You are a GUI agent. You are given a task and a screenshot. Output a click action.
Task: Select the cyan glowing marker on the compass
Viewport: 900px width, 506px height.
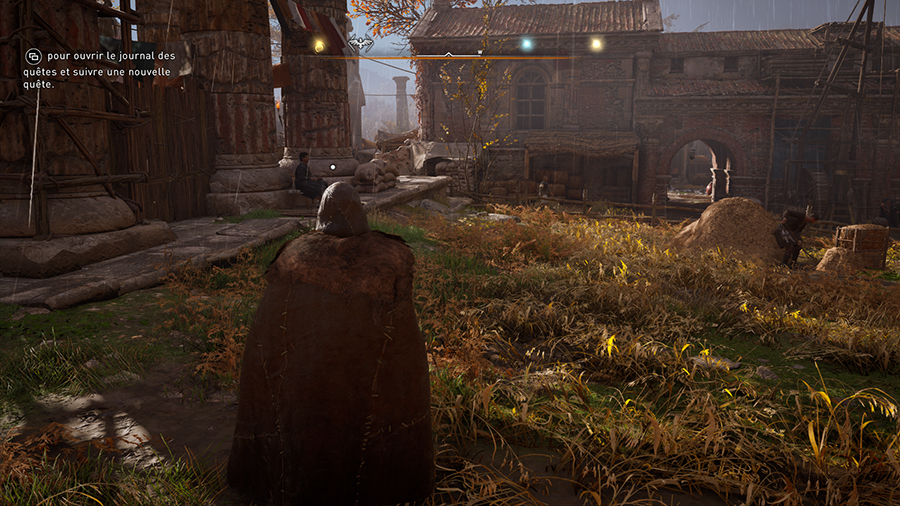(526, 44)
